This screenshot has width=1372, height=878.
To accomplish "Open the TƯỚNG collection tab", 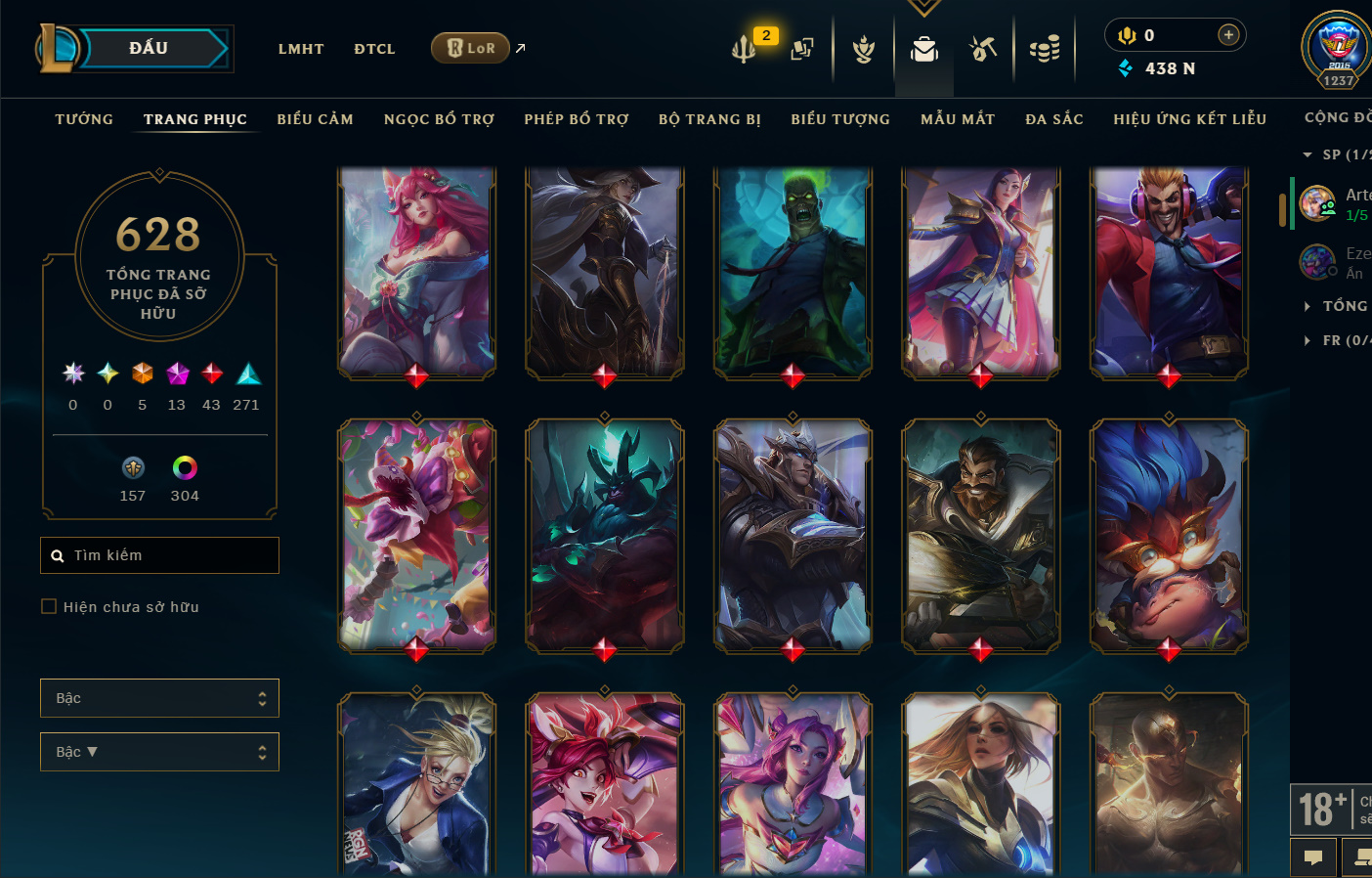I will [84, 119].
